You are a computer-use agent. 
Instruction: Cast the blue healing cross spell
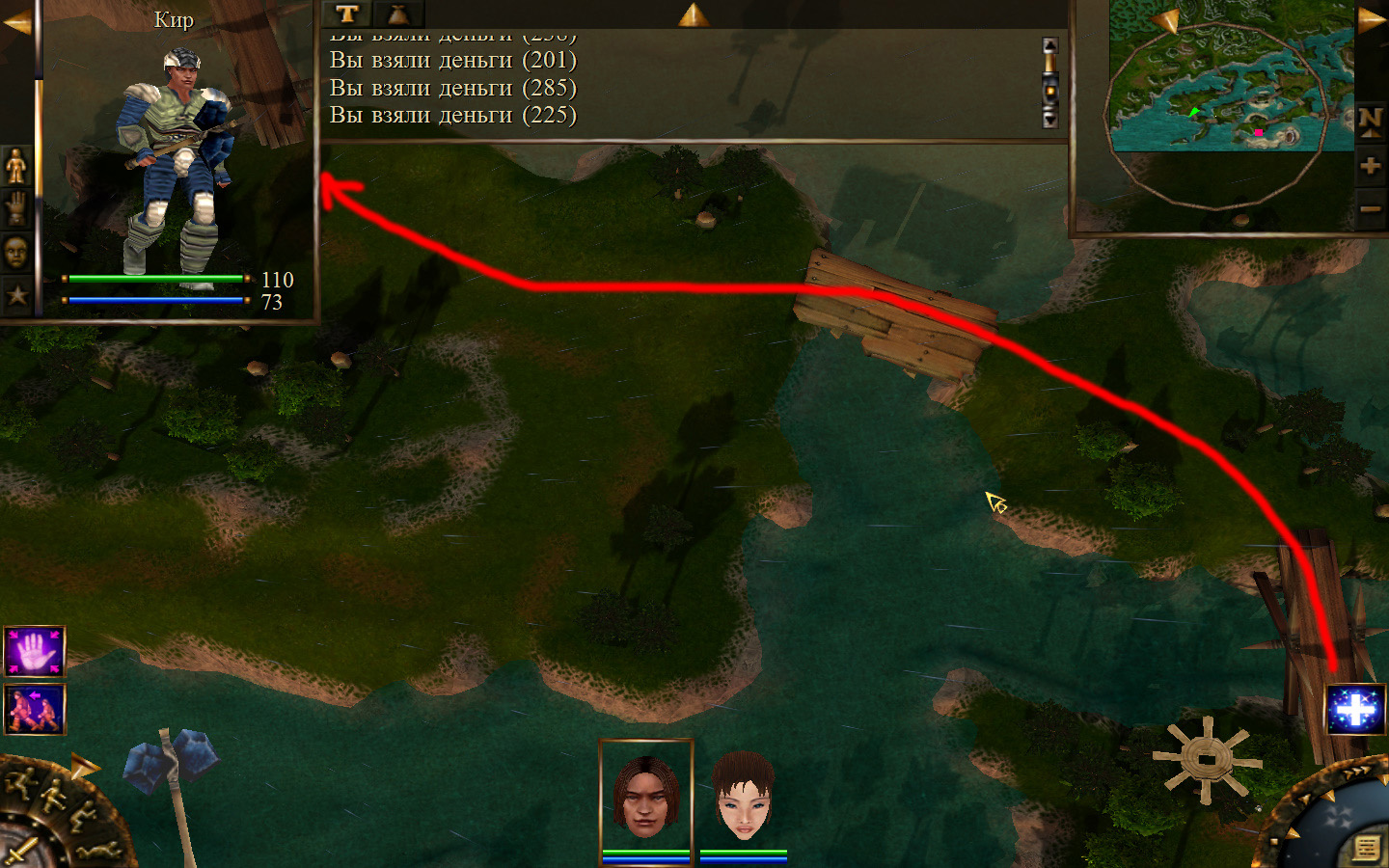[x=1355, y=710]
